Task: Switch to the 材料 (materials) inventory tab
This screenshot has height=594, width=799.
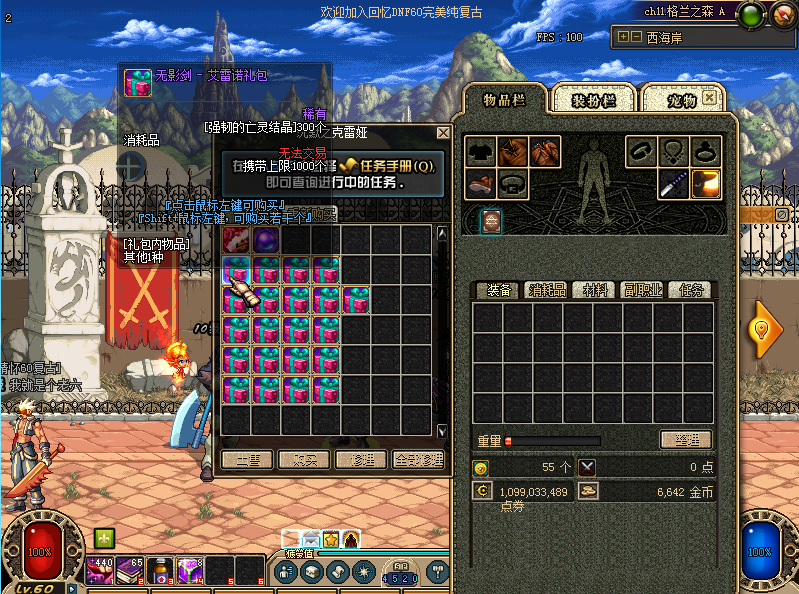Action: [x=596, y=290]
